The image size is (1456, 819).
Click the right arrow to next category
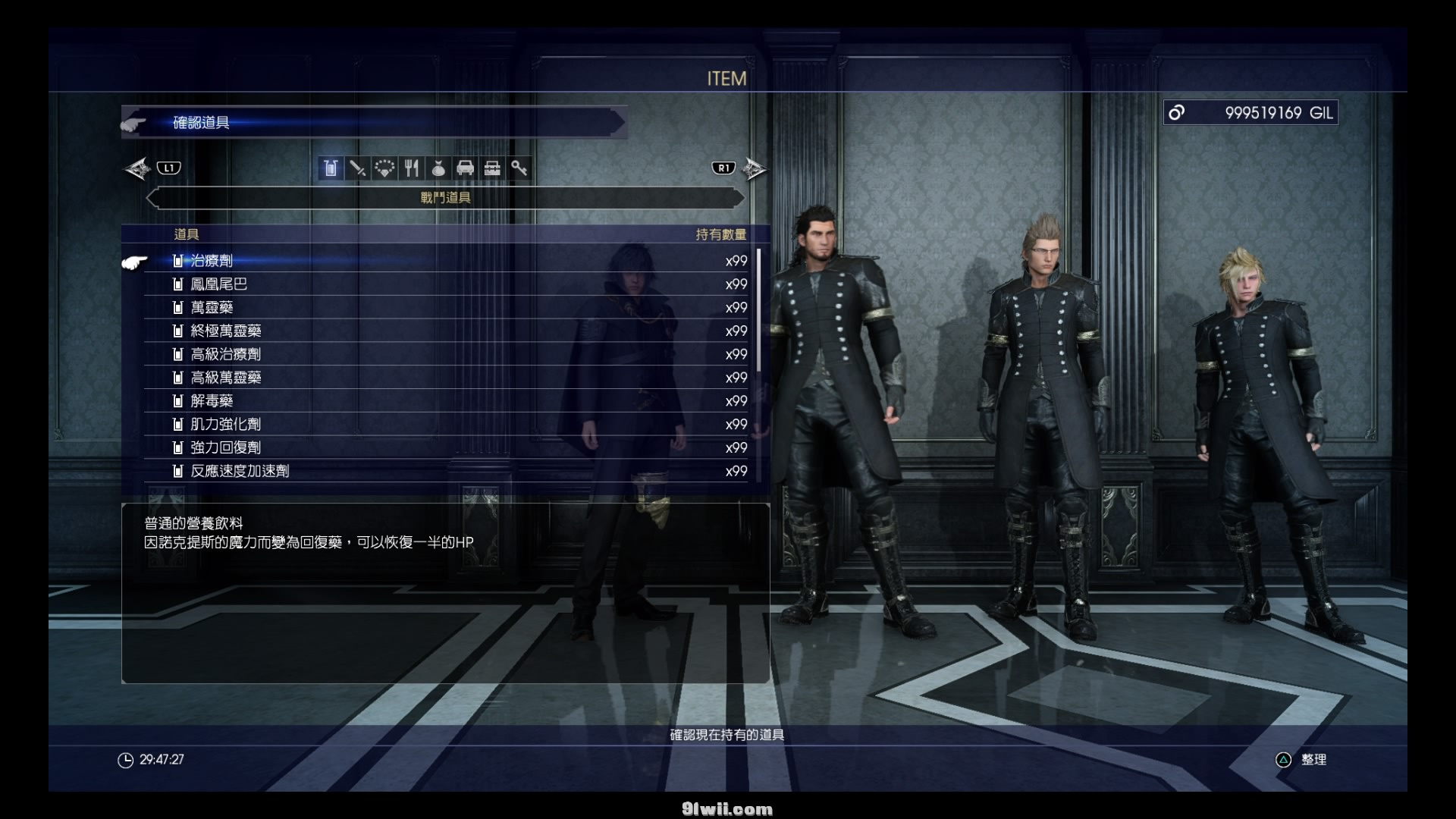(x=754, y=168)
